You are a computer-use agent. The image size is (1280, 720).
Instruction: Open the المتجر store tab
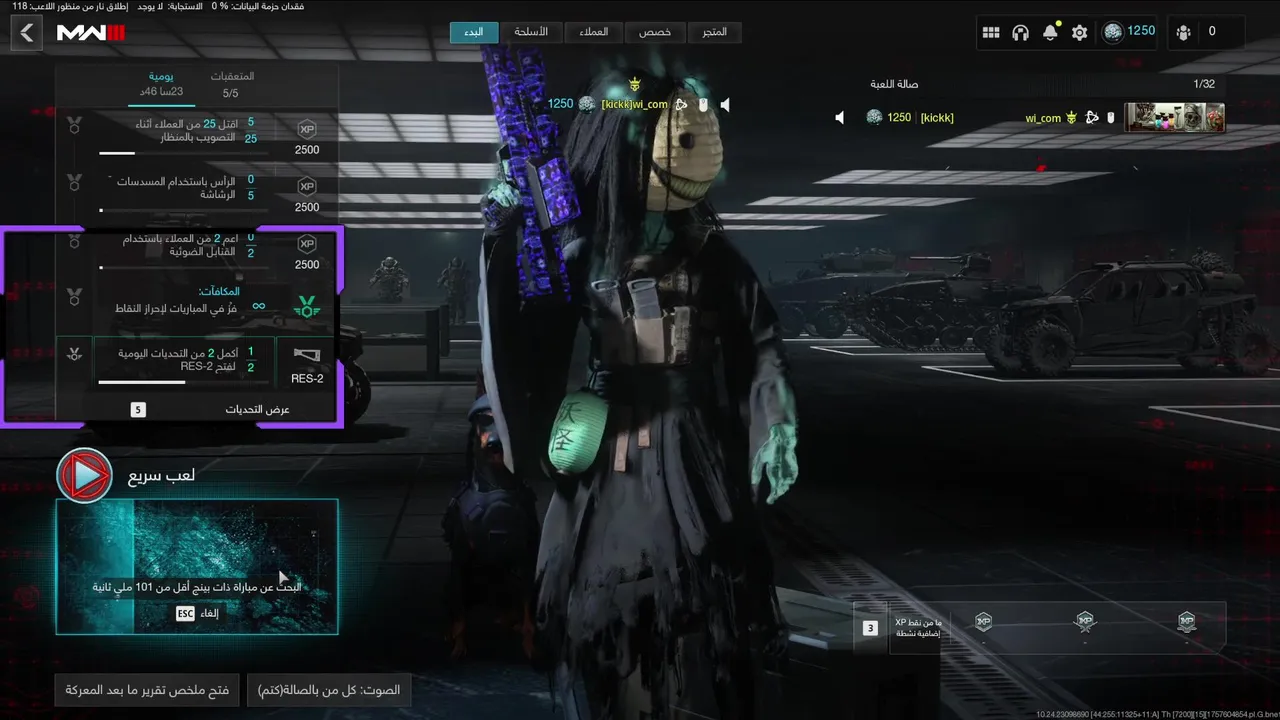(714, 32)
